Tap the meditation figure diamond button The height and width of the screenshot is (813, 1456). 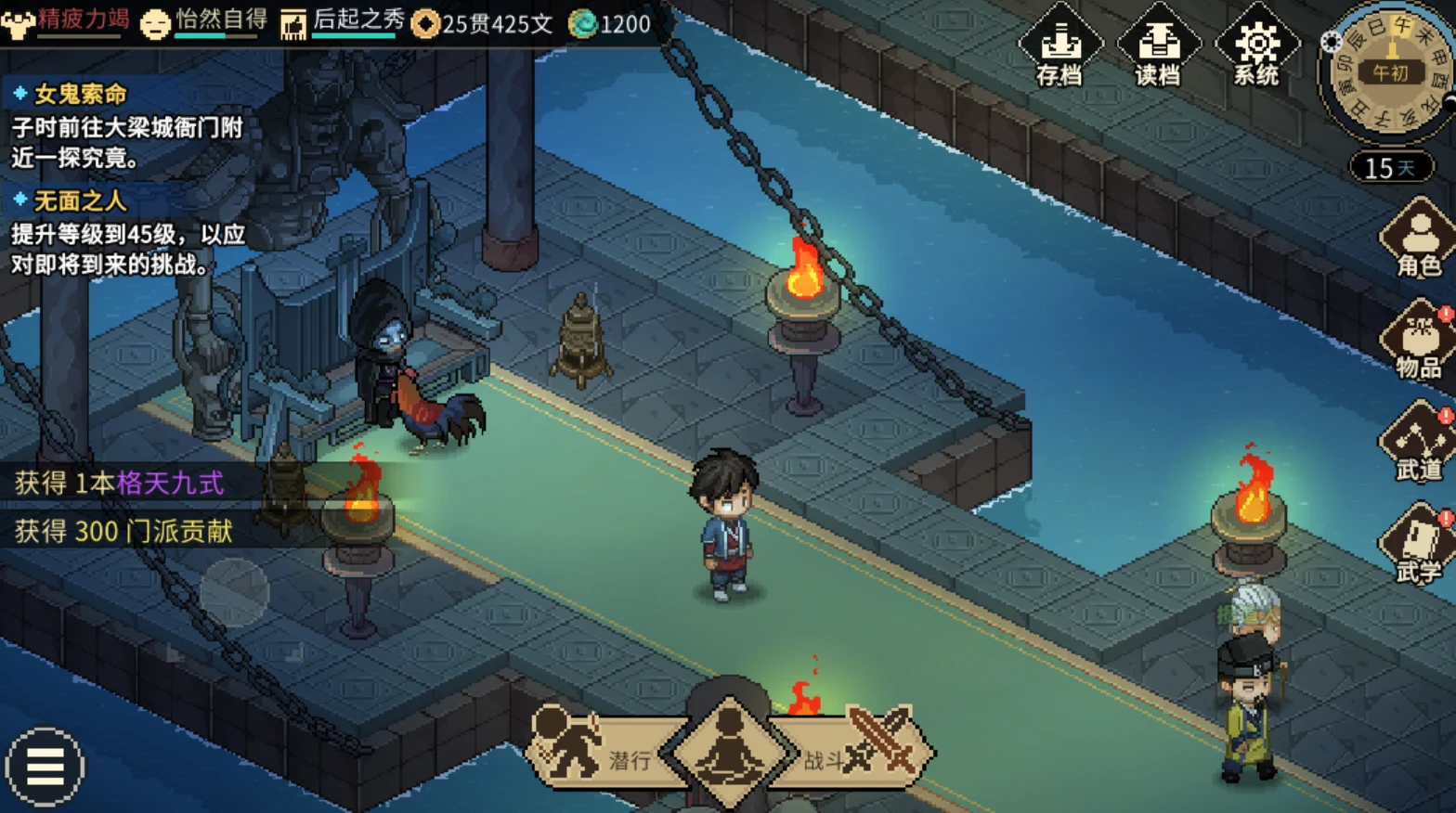729,752
